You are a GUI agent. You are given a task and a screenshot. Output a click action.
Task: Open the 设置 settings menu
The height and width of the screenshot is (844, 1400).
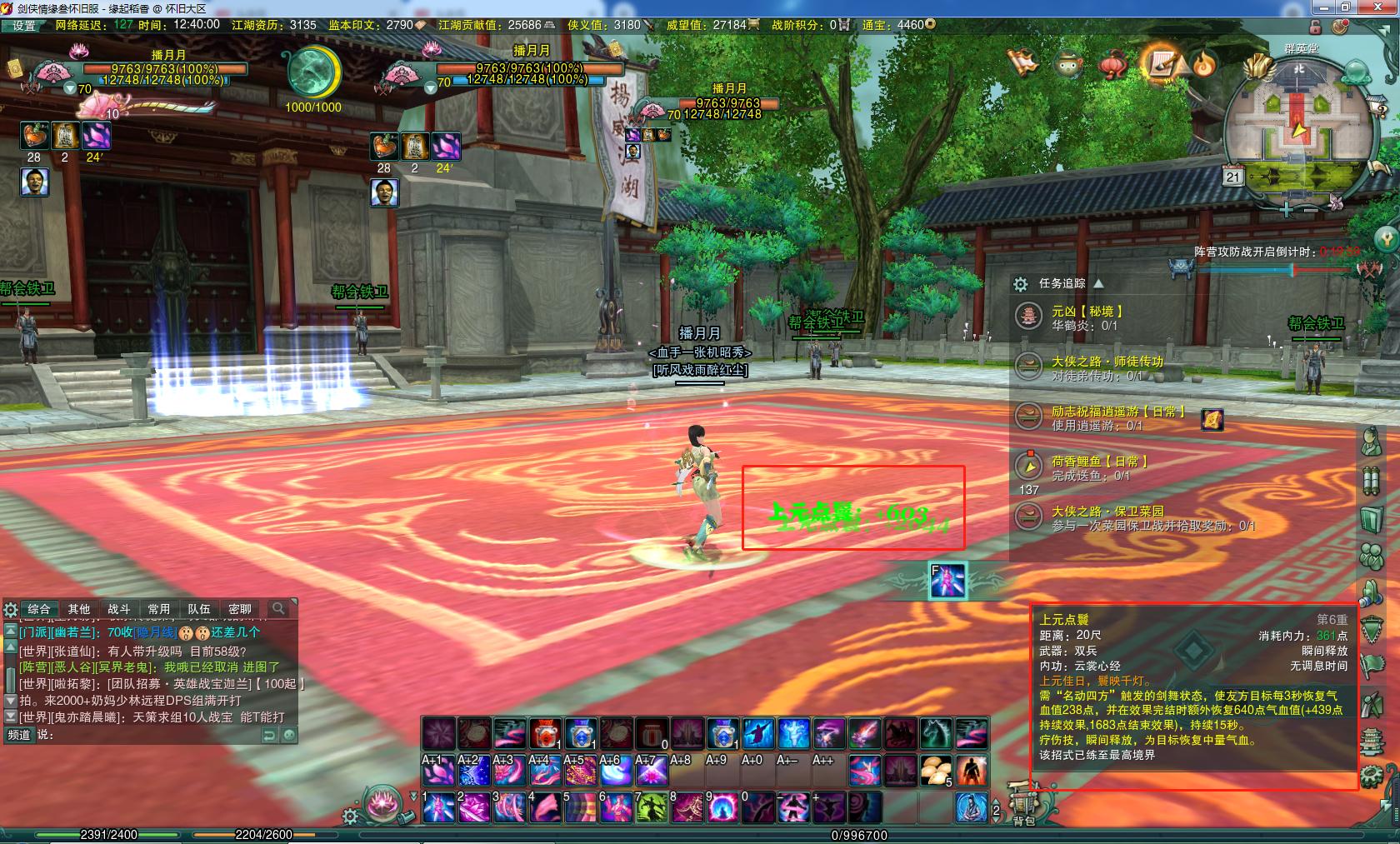point(23,25)
